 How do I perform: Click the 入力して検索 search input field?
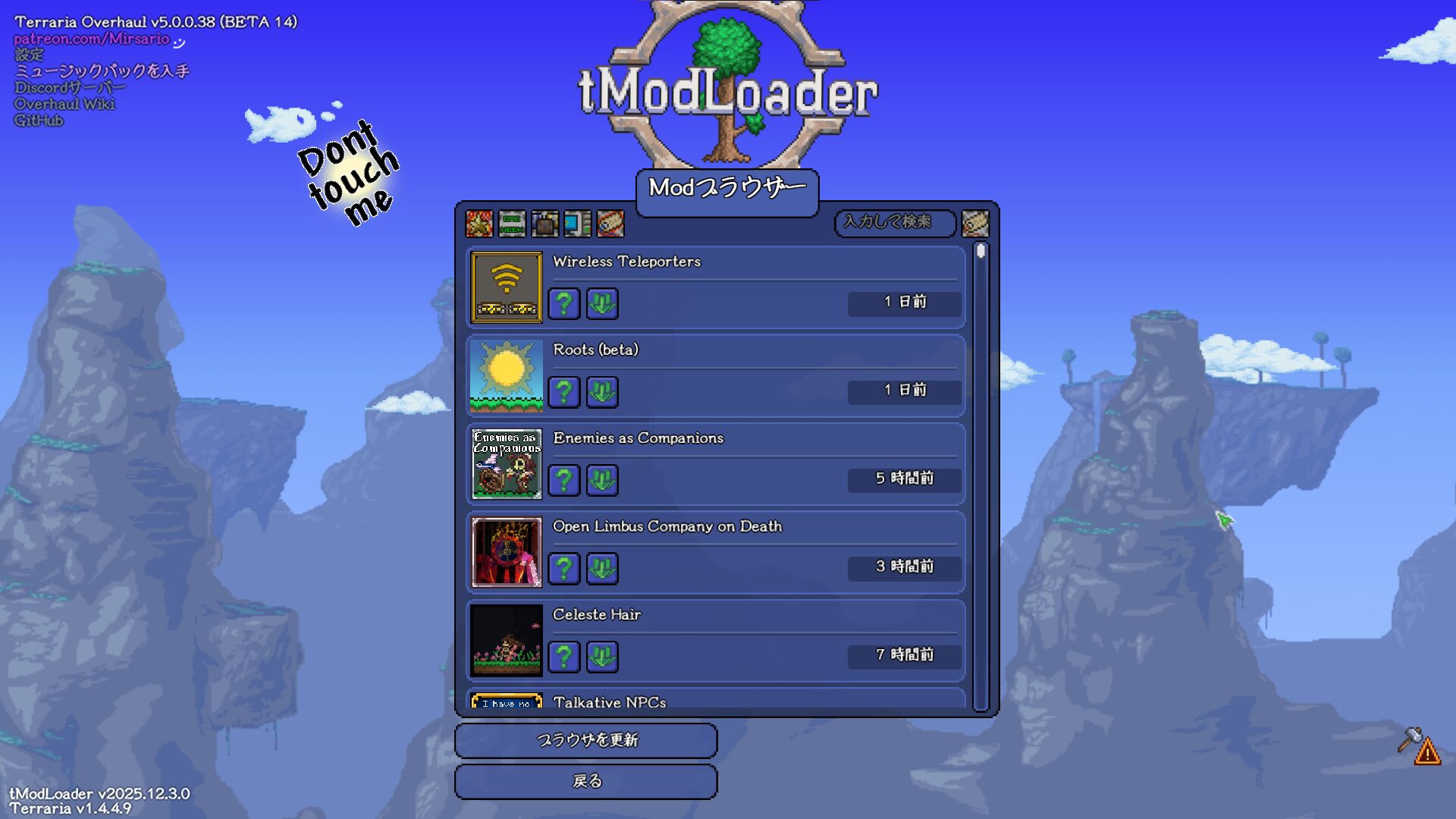tap(895, 223)
